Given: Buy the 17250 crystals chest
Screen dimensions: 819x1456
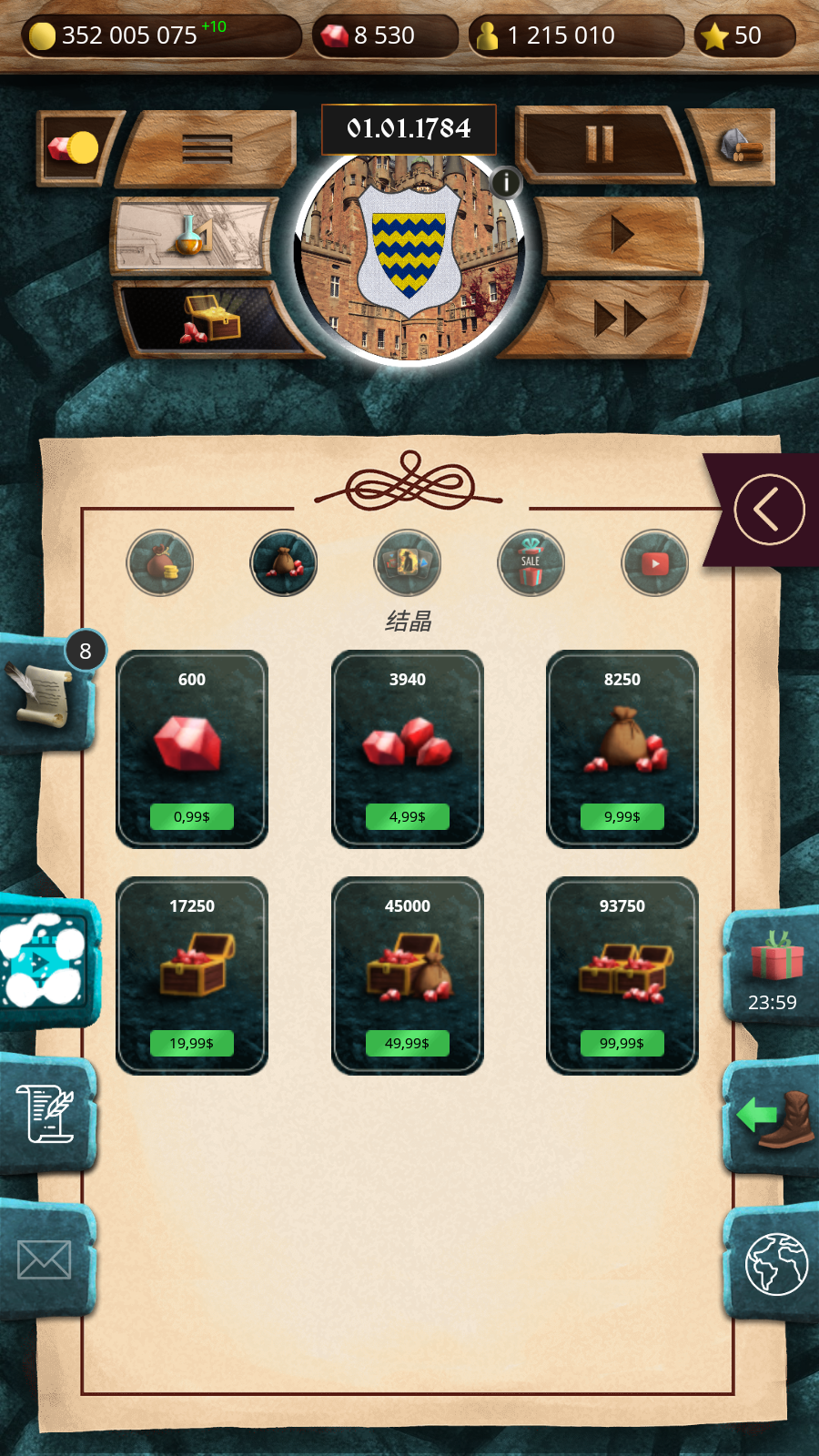Looking at the screenshot, I should [x=192, y=1043].
